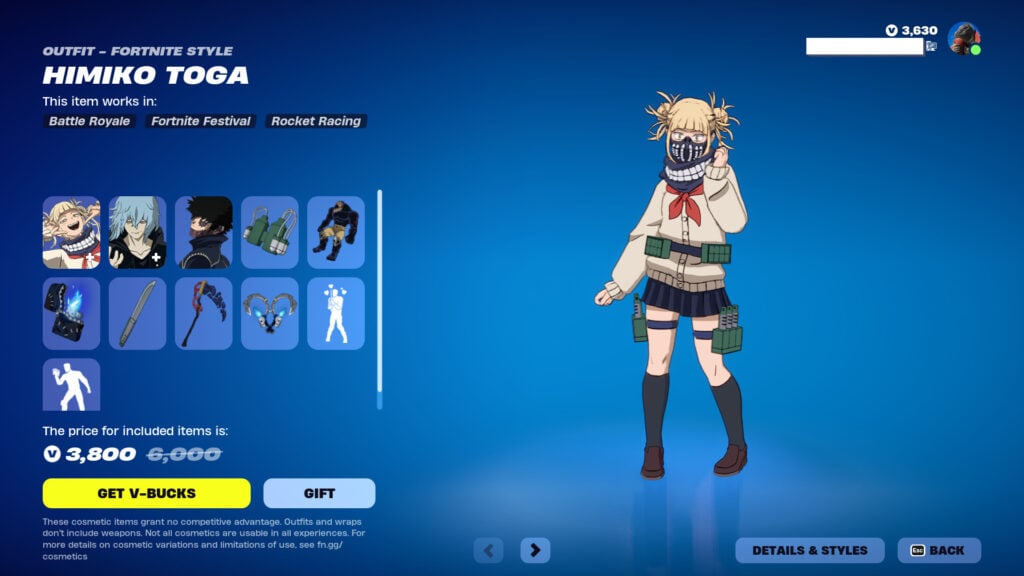This screenshot has height=576, width=1024.
Task: Click the item list scrollbar
Action: click(x=379, y=298)
